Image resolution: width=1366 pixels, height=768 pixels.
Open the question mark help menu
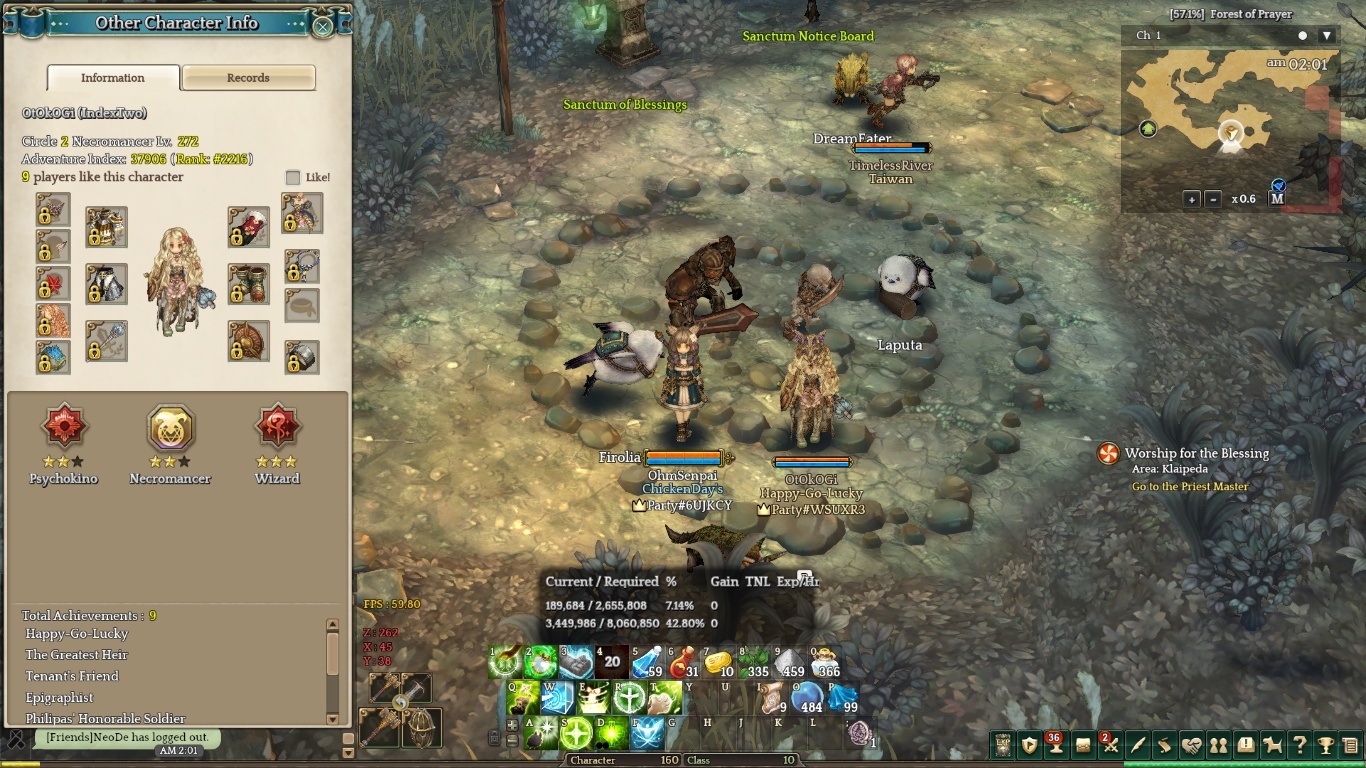point(1299,745)
